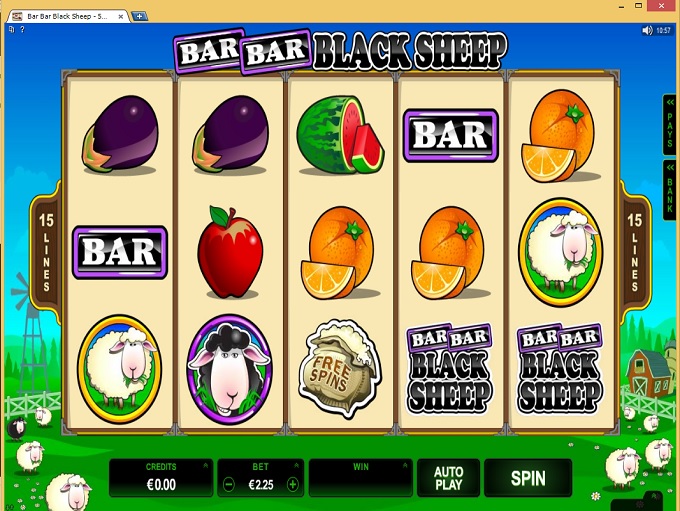Spin the reels with the SPIN button
The image size is (680, 511).
click(528, 478)
